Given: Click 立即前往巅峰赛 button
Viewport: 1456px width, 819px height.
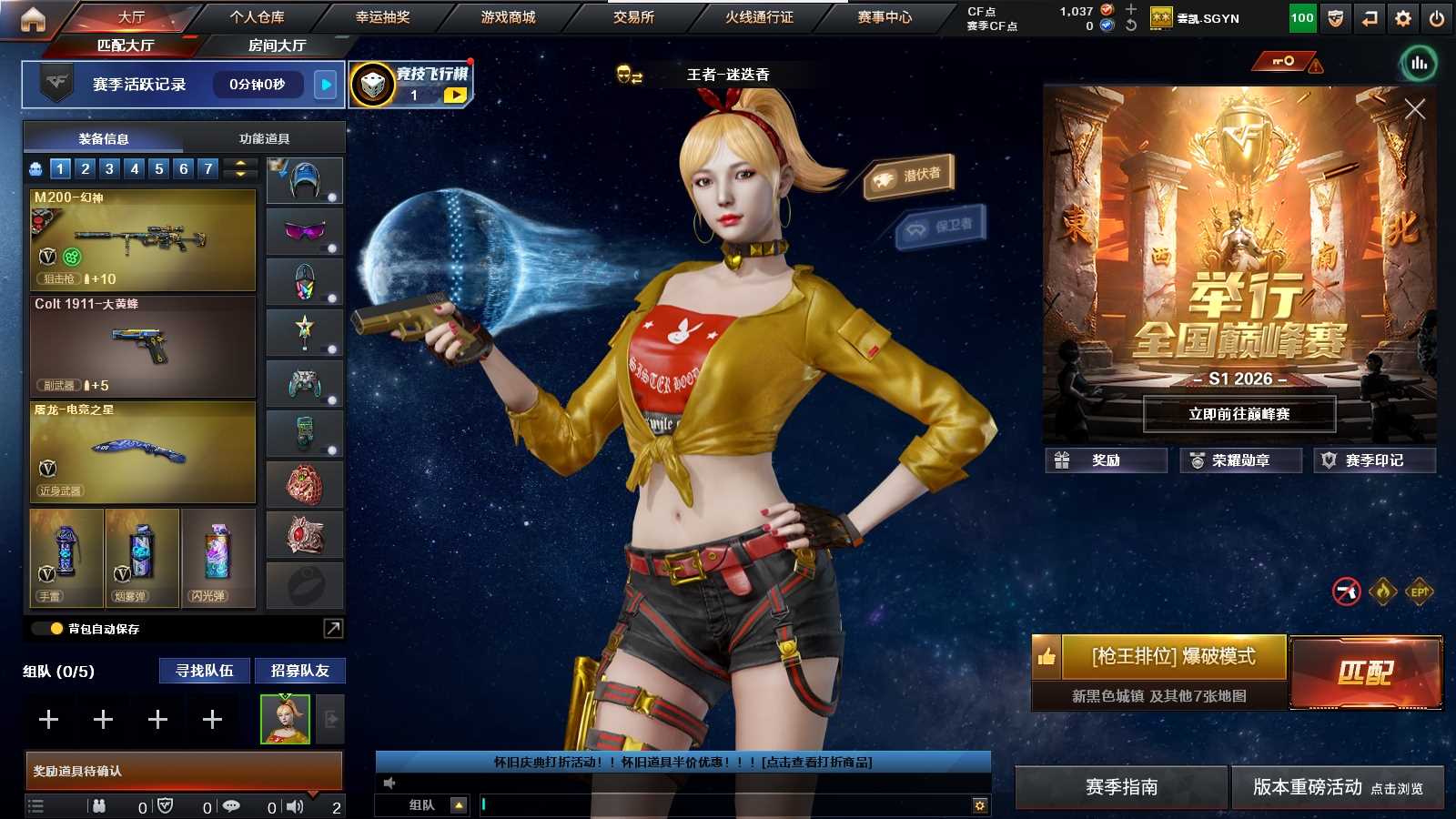Looking at the screenshot, I should (1239, 414).
